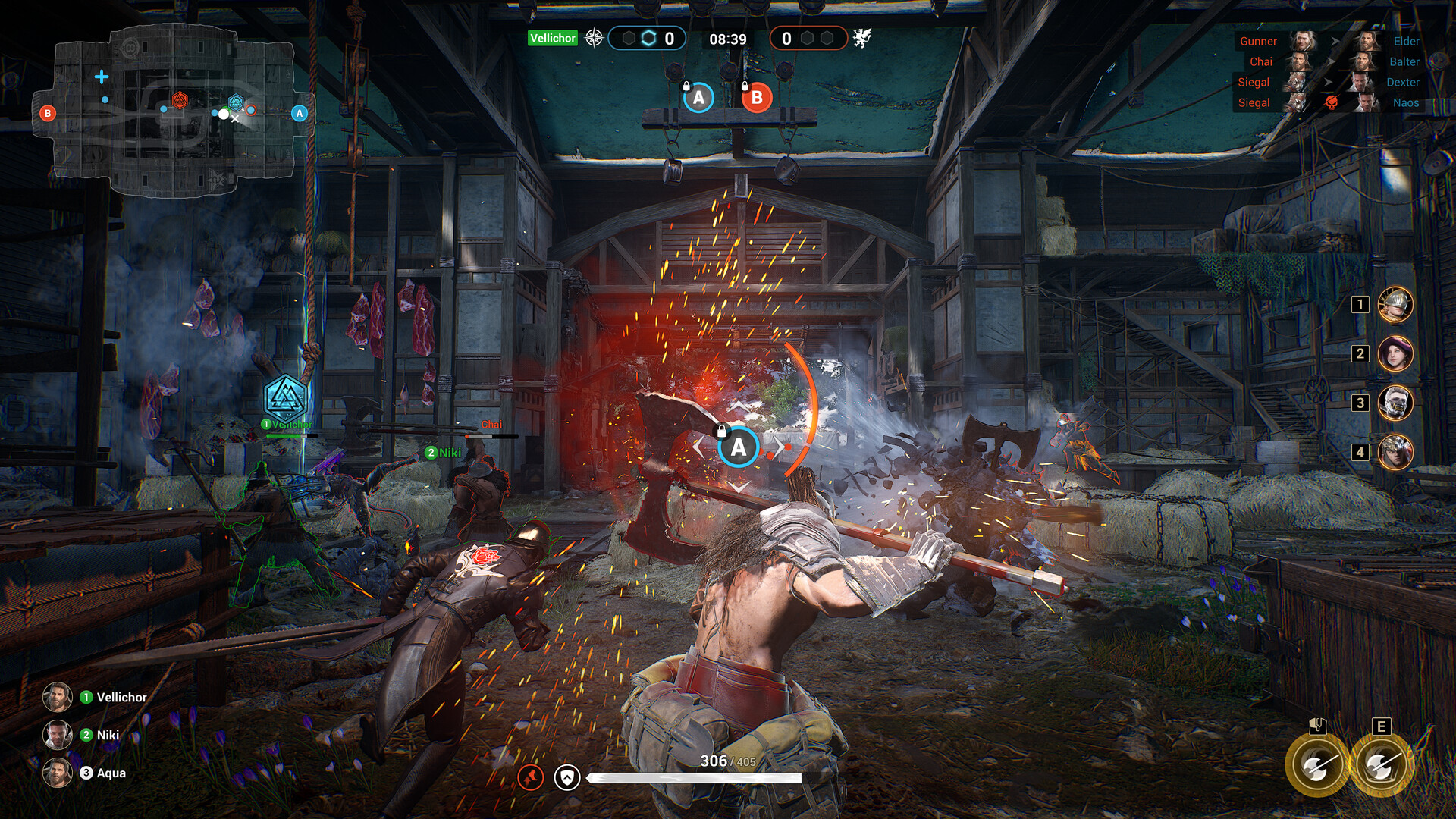The height and width of the screenshot is (819, 1456).
Task: Select the blue A point marker at top
Action: point(699,97)
